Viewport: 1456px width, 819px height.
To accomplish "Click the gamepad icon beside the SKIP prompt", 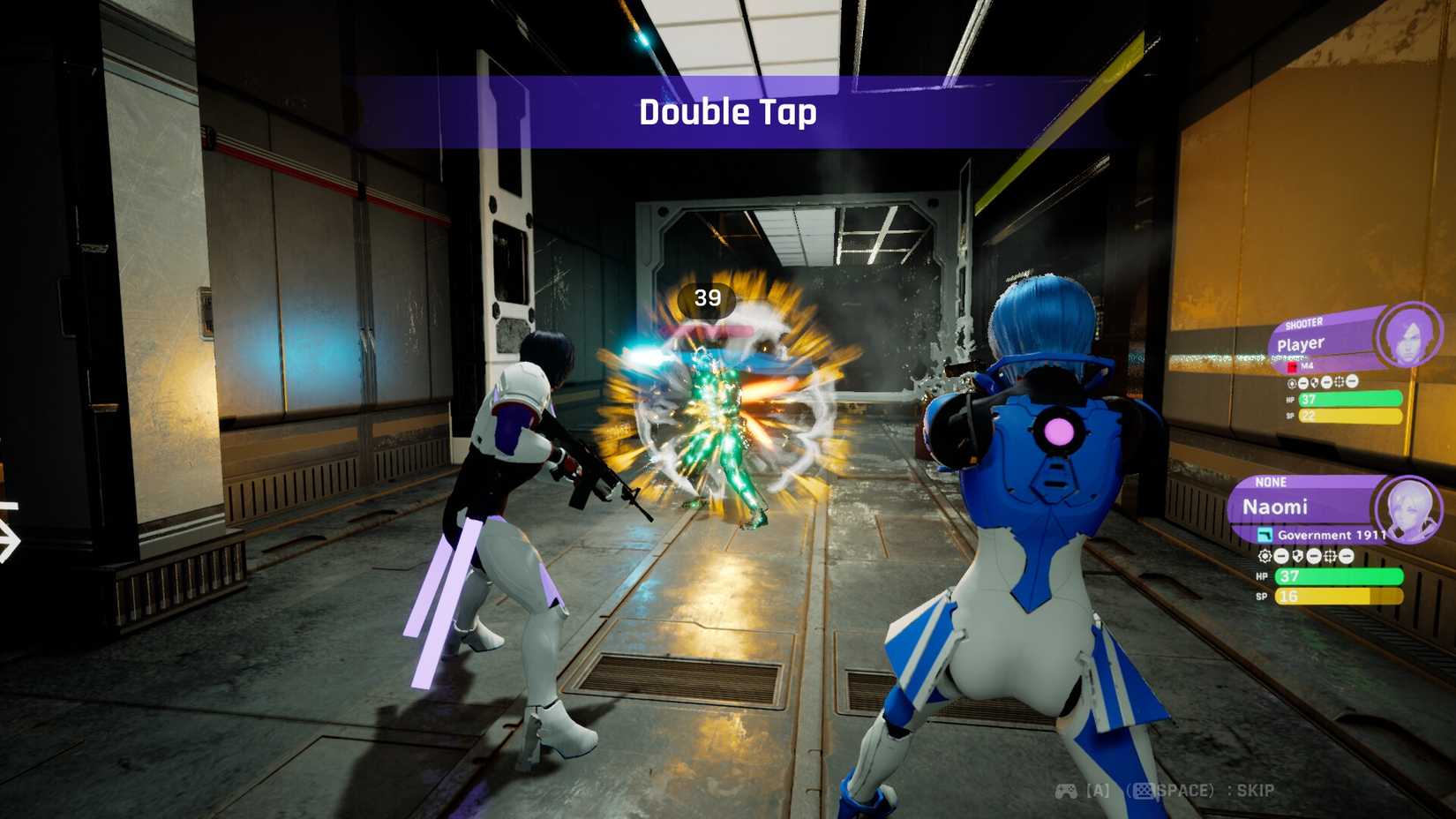I will 1066,791.
